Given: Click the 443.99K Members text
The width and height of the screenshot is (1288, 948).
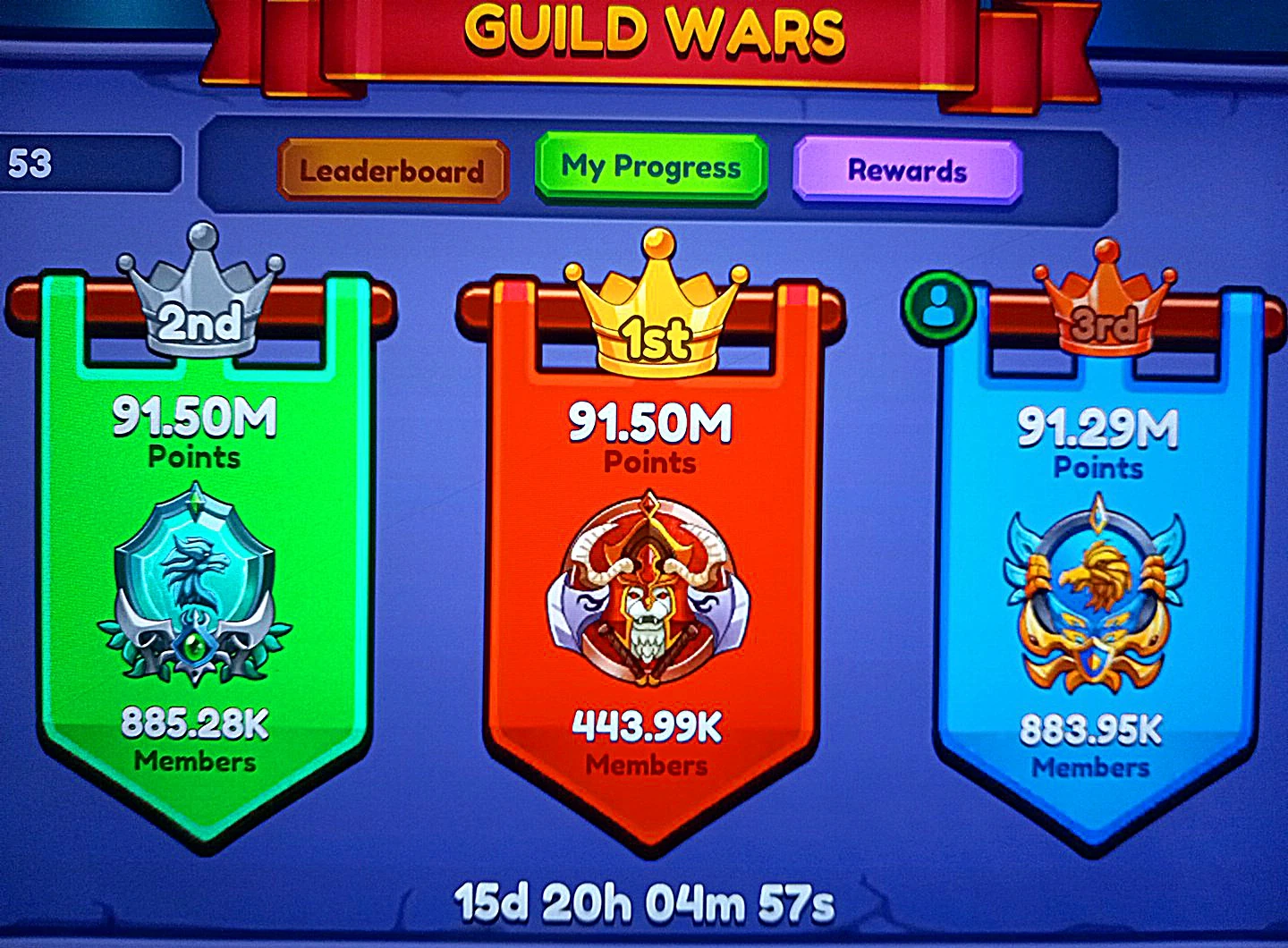Looking at the screenshot, I should [x=648, y=733].
